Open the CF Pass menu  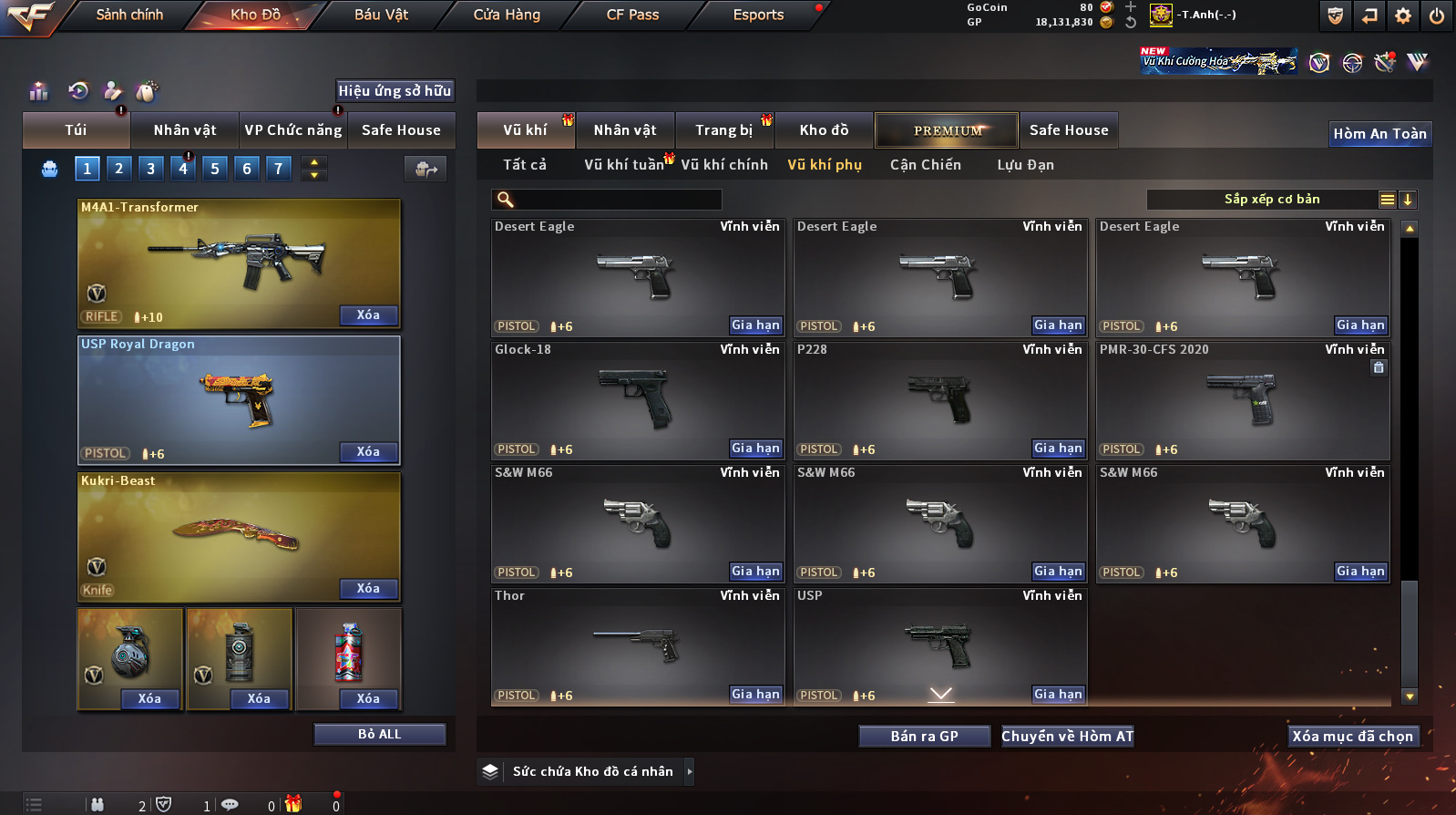(632, 15)
